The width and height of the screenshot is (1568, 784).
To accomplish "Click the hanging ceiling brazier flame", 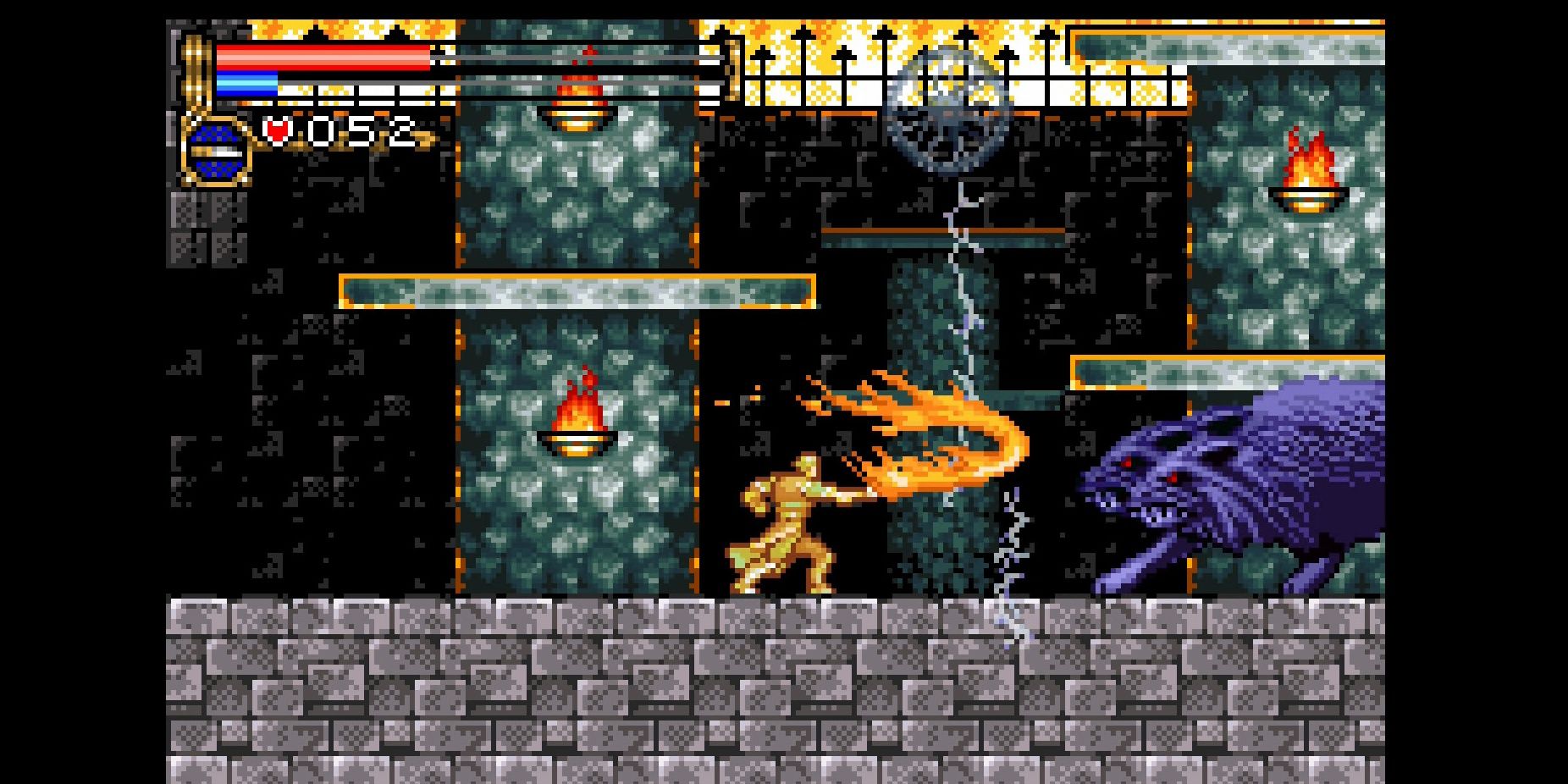I will click(579, 93).
